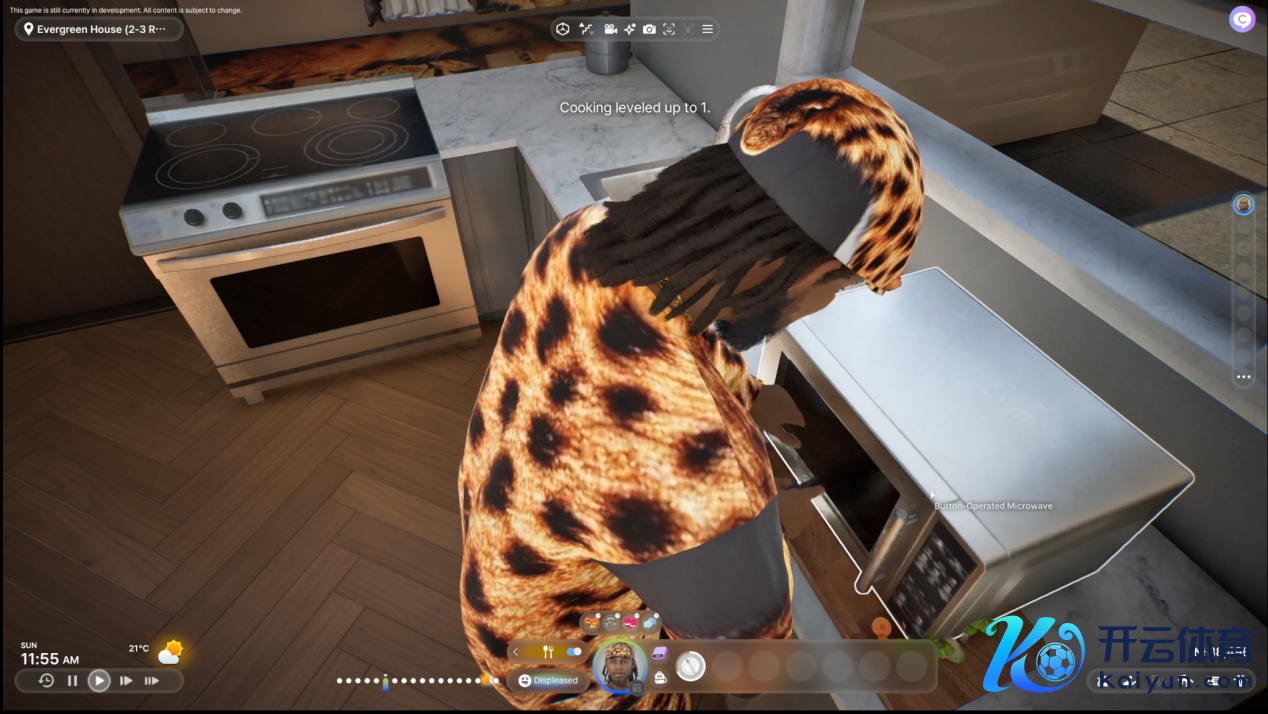
Task: Set game speed to fast forward
Action: pyautogui.click(x=126, y=681)
